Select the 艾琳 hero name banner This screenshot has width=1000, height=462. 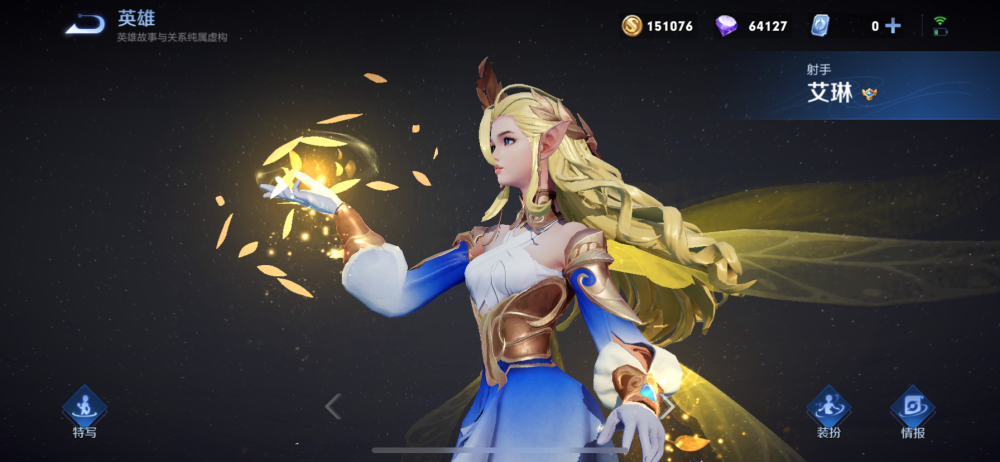click(x=830, y=94)
